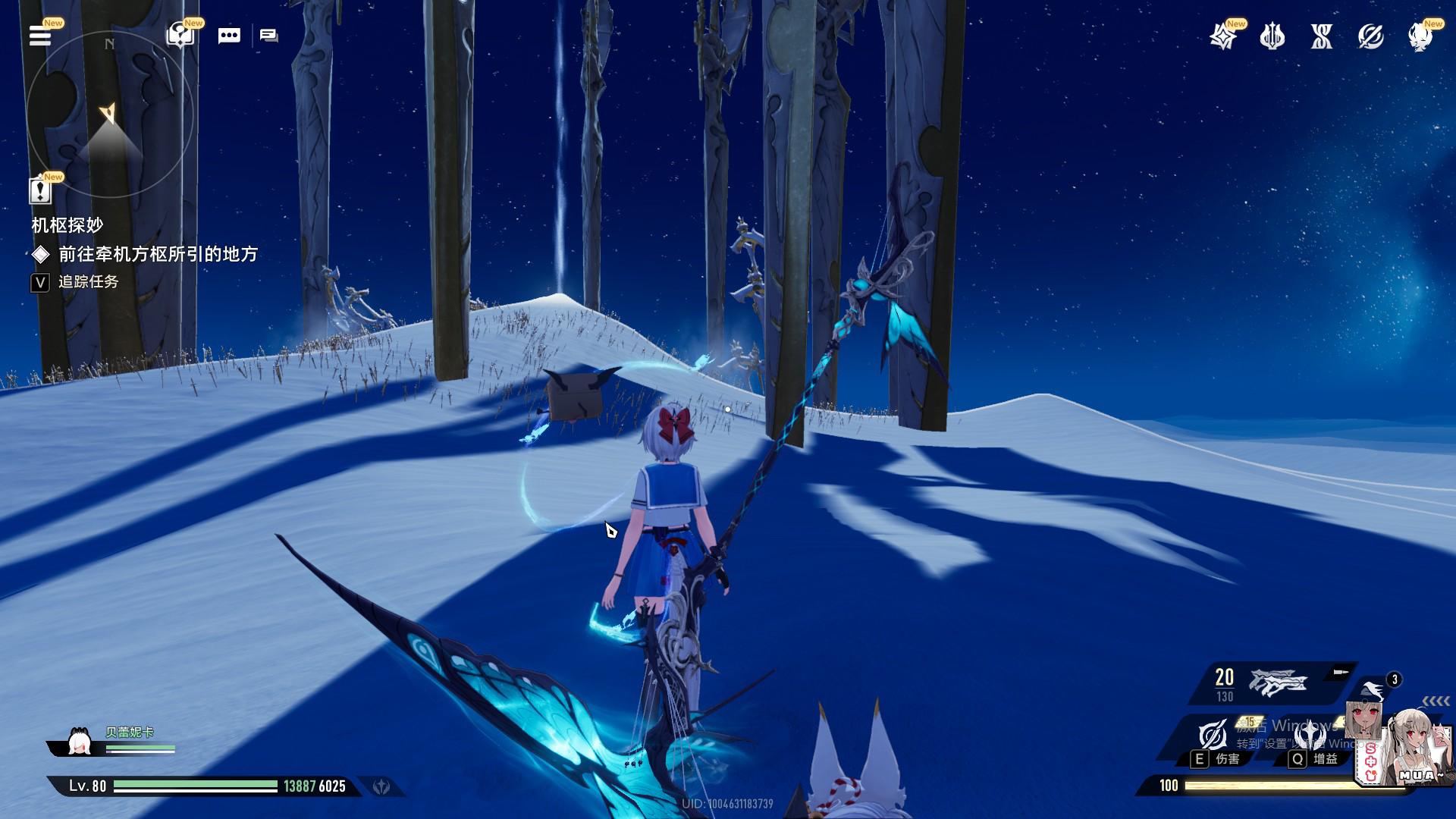Open the sword-in-circle icon in top bar
This screenshot has height=819, width=1456.
click(x=1370, y=36)
